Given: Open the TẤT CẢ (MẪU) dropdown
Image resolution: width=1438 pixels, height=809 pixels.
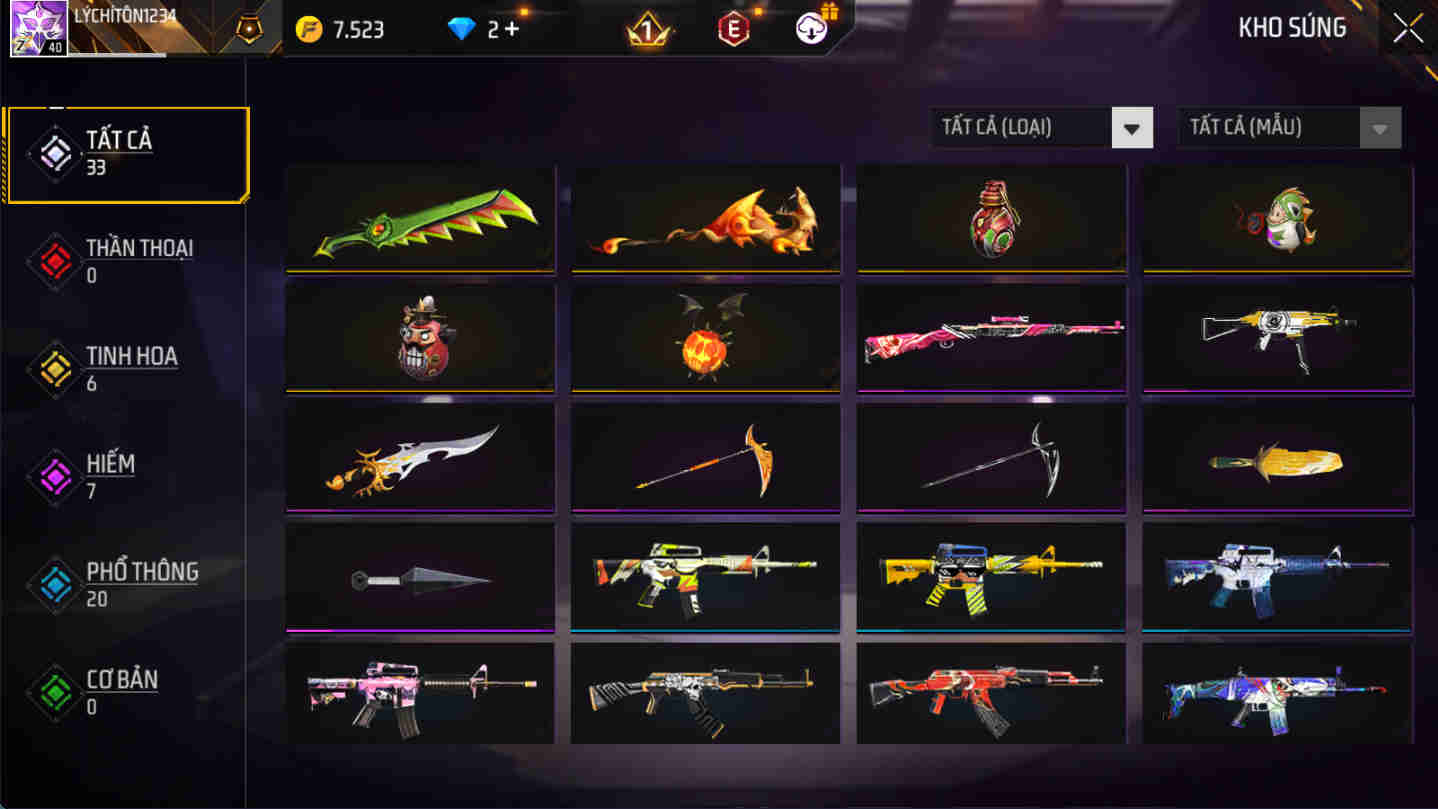Looking at the screenshot, I should pos(1378,127).
